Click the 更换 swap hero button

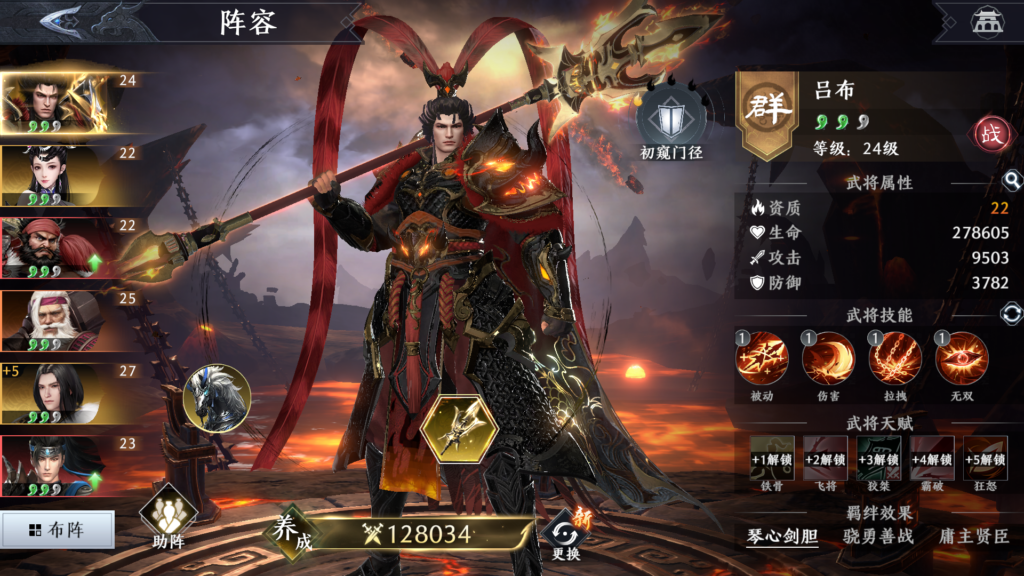(x=565, y=534)
